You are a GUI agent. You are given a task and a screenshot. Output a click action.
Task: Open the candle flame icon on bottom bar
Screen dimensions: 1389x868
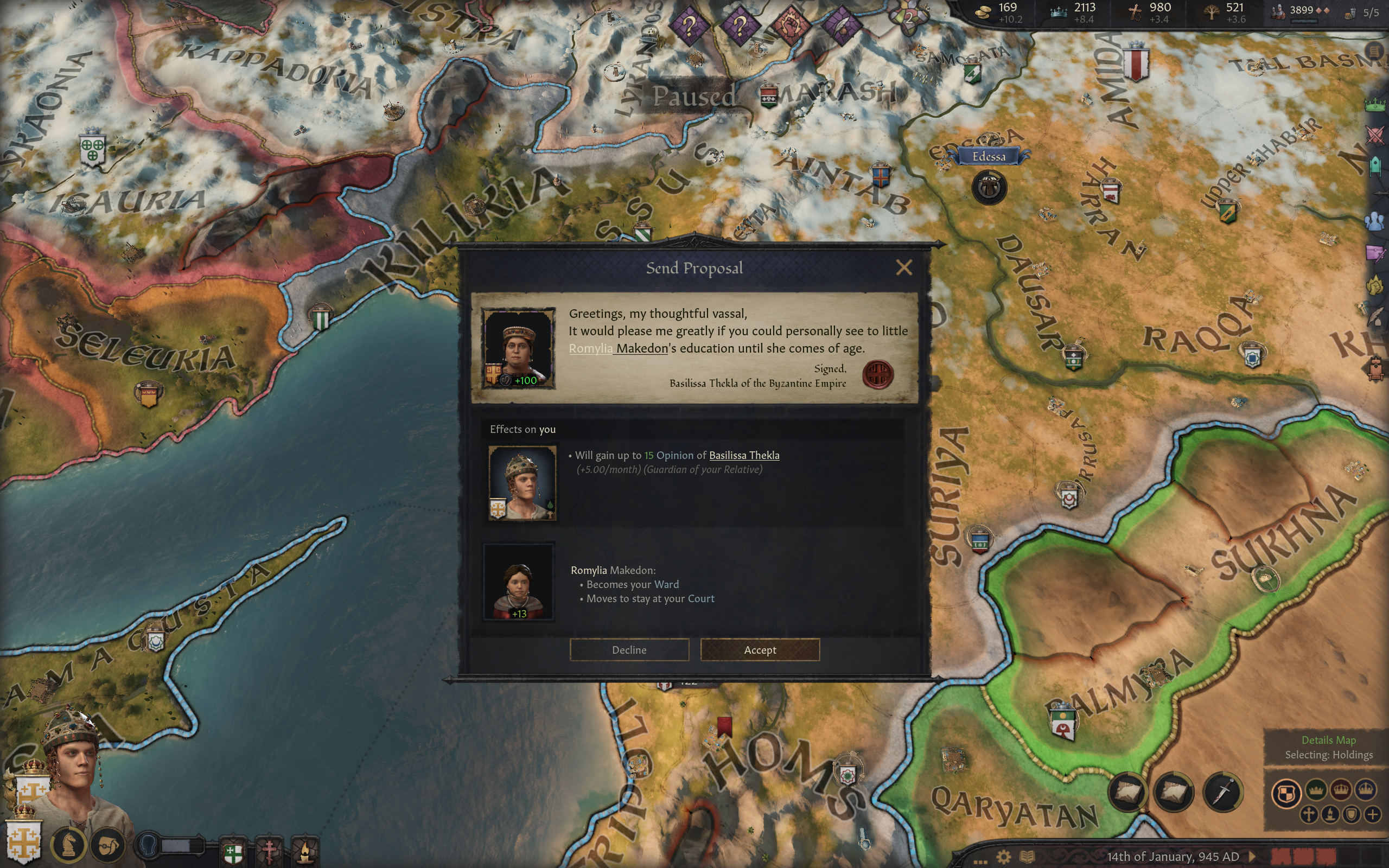pos(304,850)
